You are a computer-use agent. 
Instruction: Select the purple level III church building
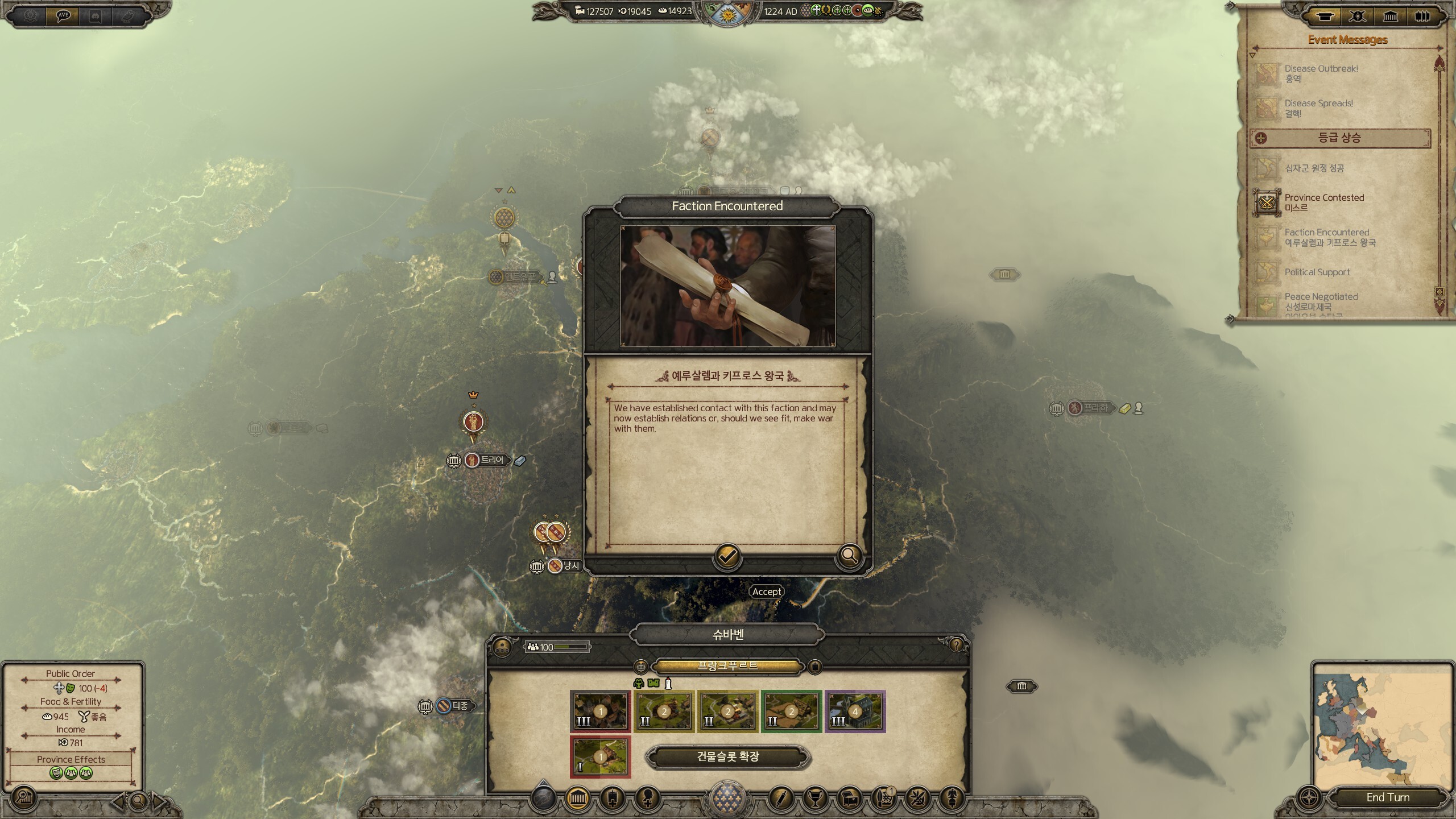(x=855, y=712)
